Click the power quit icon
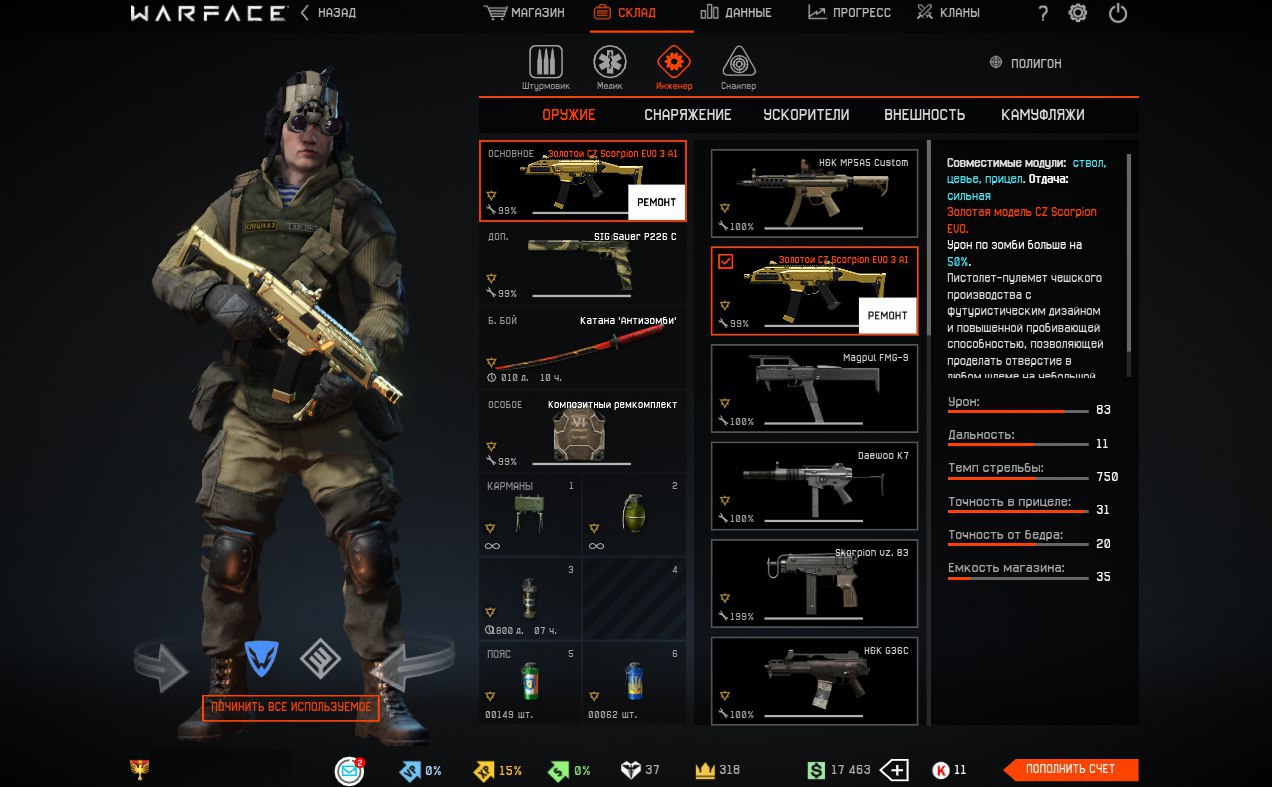1272x787 pixels. [1118, 13]
